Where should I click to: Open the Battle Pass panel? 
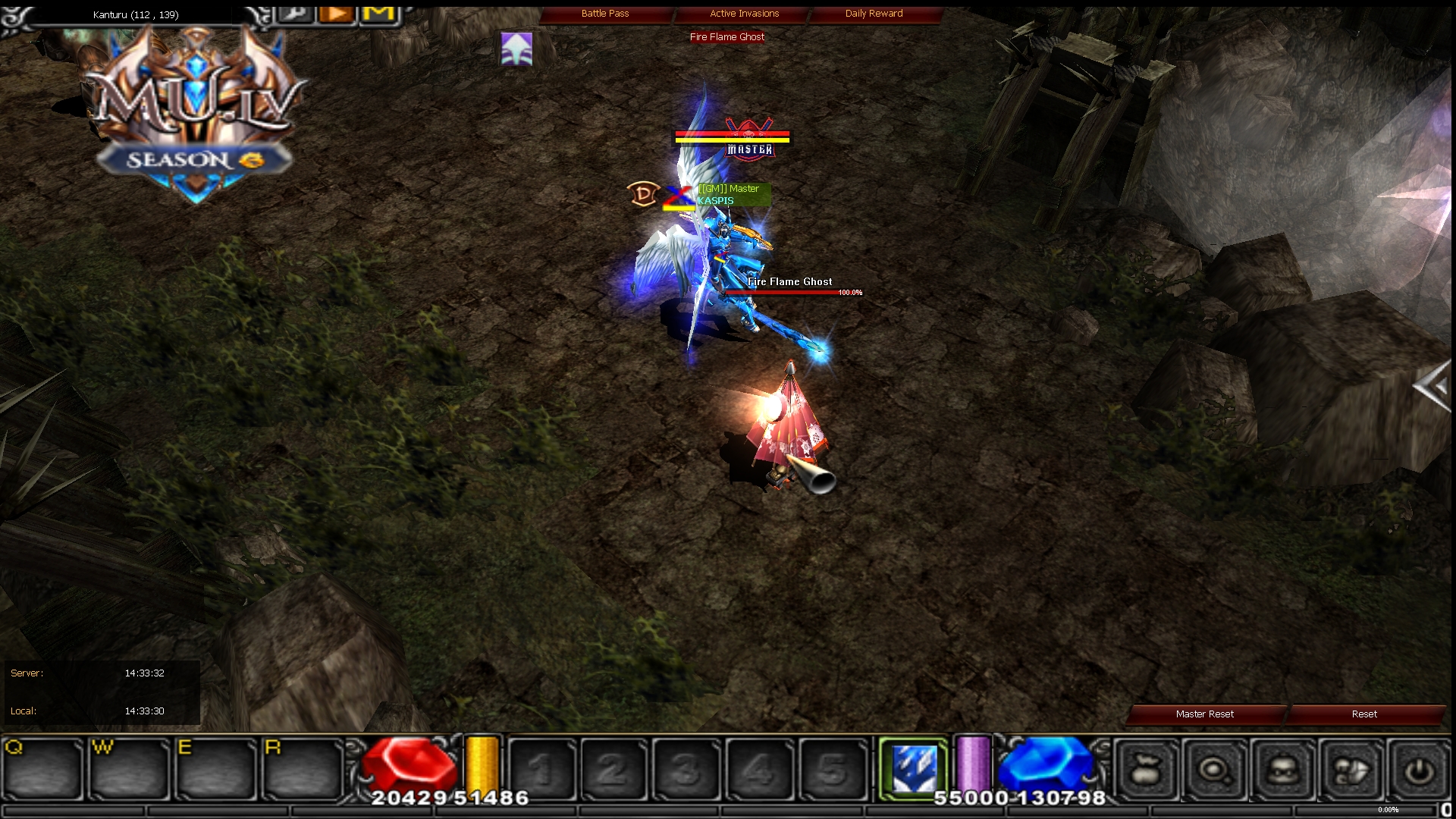[x=605, y=14]
